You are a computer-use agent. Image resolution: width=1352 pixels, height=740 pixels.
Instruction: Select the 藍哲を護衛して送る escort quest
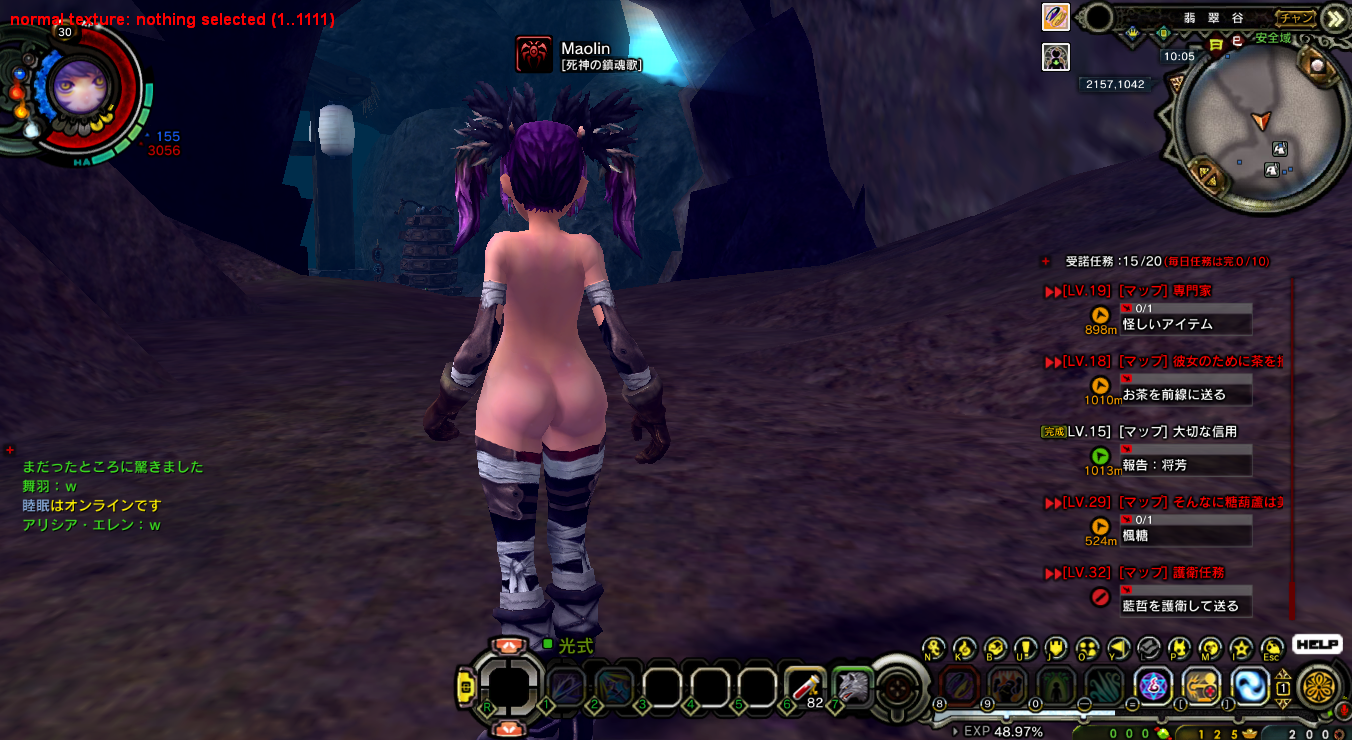(x=1185, y=605)
